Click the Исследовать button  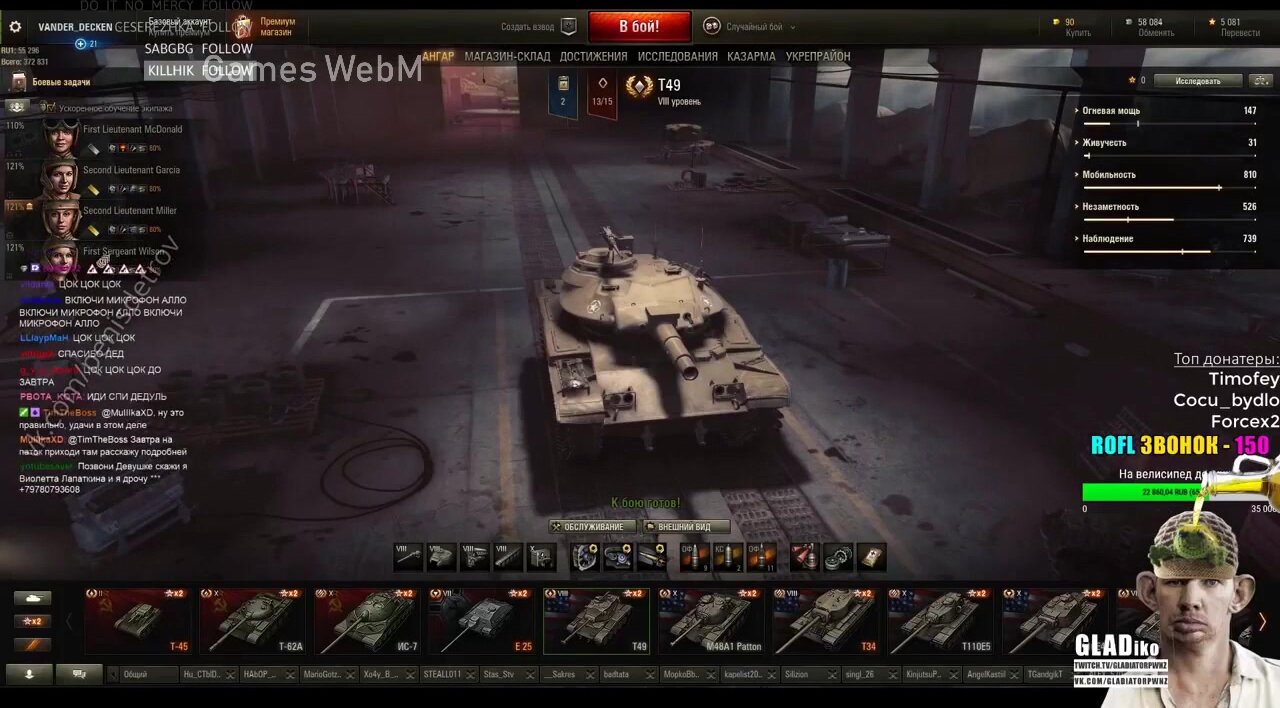tap(1197, 81)
